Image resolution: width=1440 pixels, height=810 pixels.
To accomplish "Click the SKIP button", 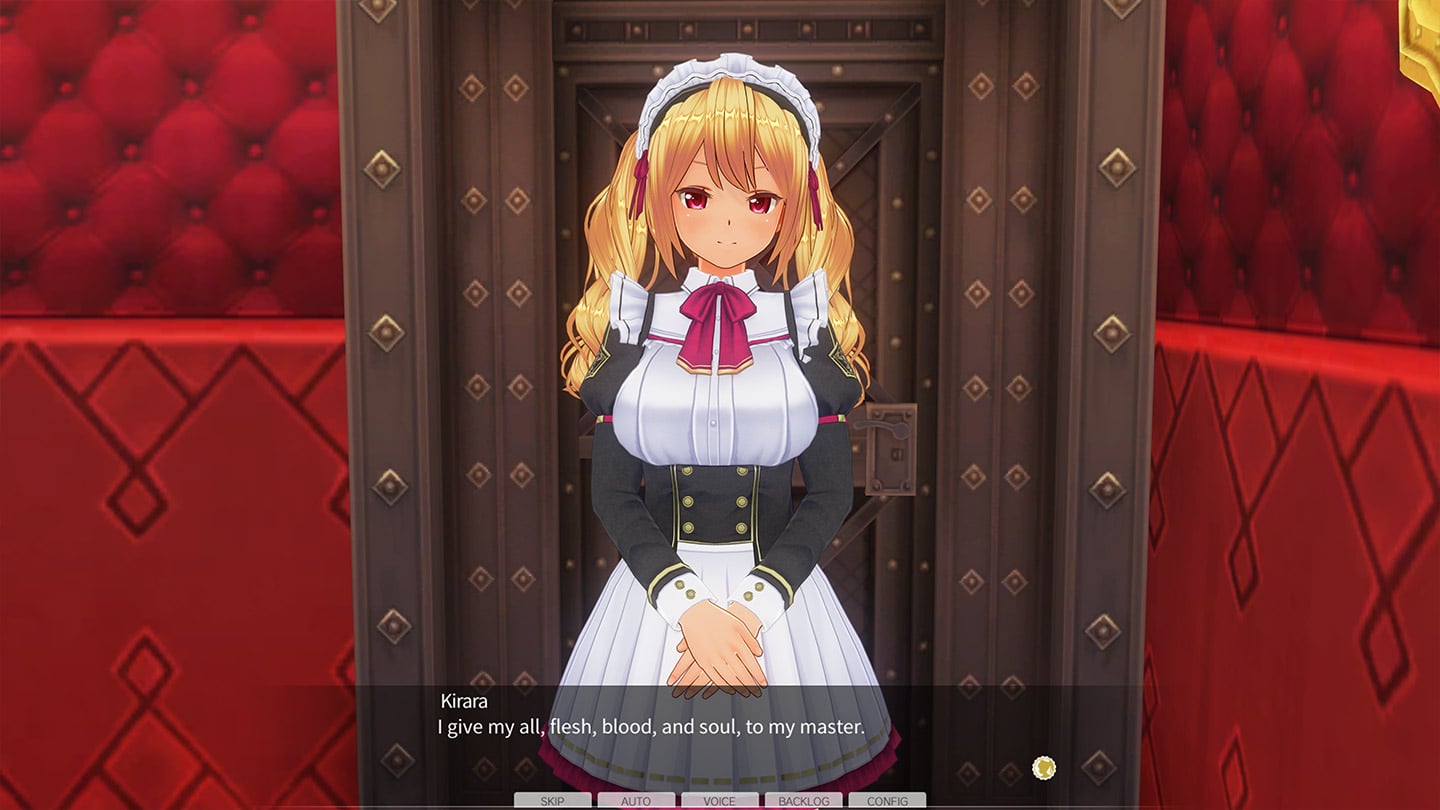I will coord(552,801).
